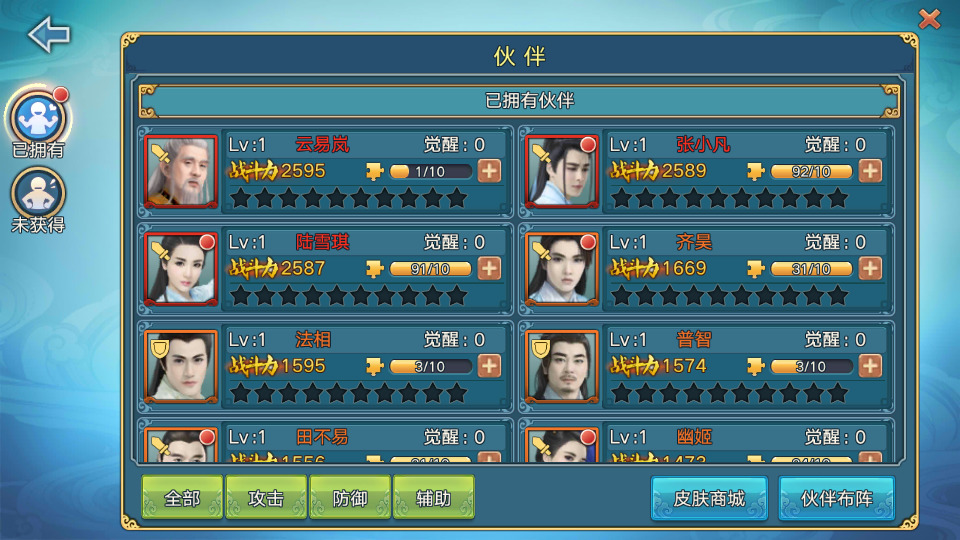
Task: Choose 齐昊 partner portrait
Action: coord(562,268)
